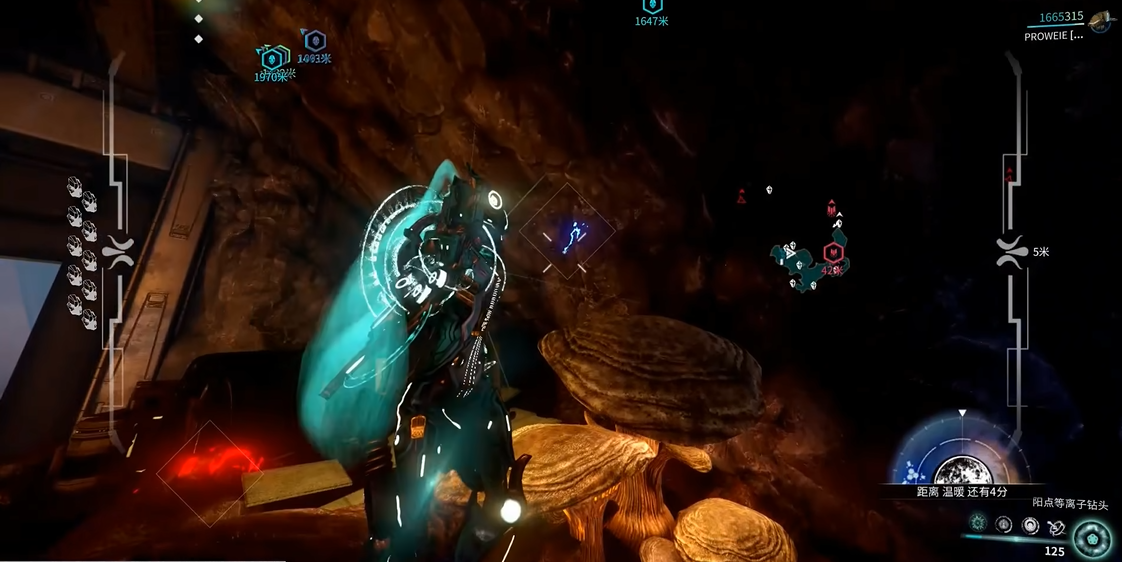Click the red hexagon 42米 enemy marker
The image size is (1122, 562).
coord(832,252)
